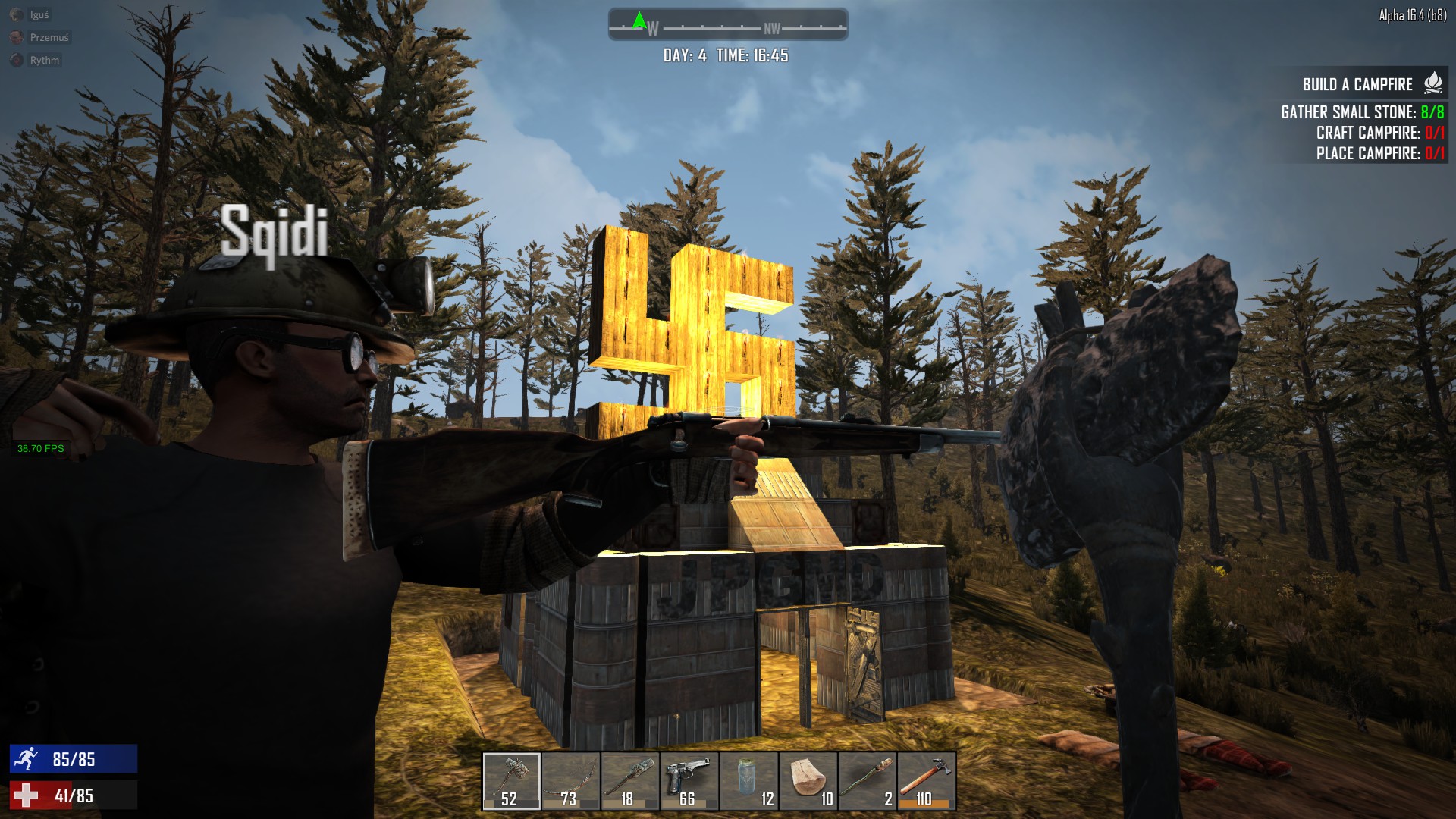1456x819 pixels.
Task: Select the bottled water stack of 12
Action: (x=748, y=777)
